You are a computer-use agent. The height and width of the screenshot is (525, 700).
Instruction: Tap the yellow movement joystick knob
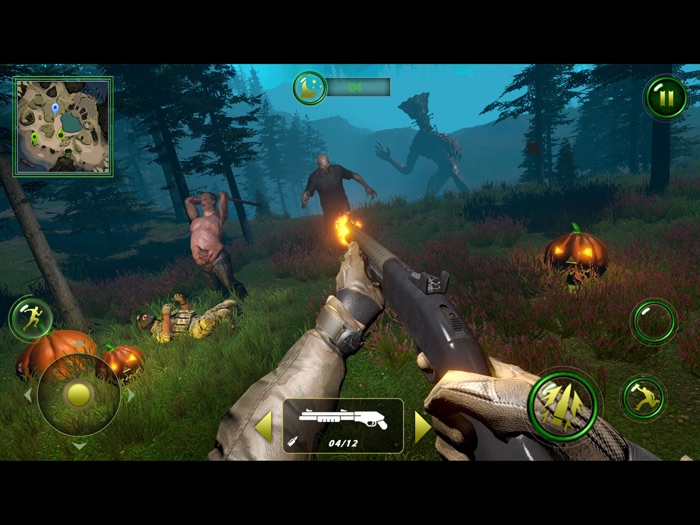click(79, 394)
